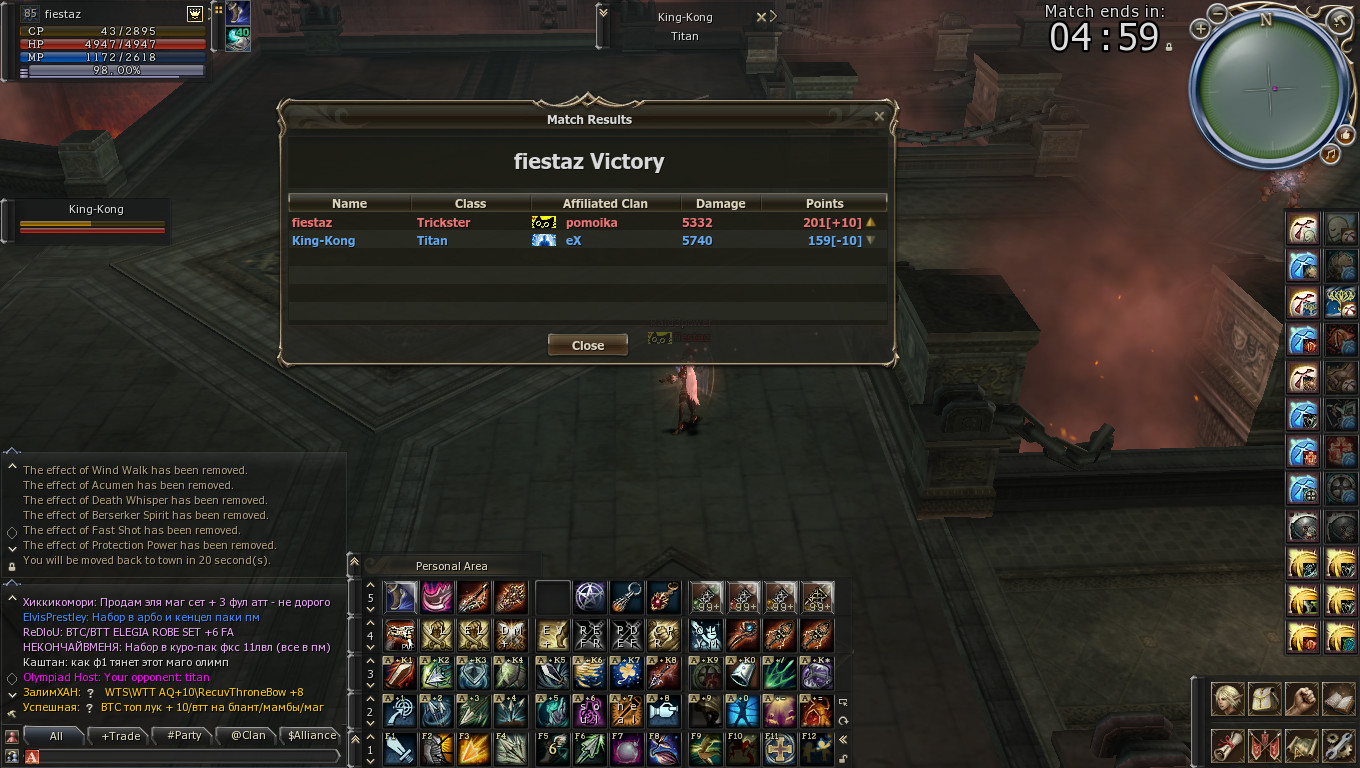Zoom in the minimap with the plus button
Viewport: 1360px width, 768px height.
tap(1201, 29)
